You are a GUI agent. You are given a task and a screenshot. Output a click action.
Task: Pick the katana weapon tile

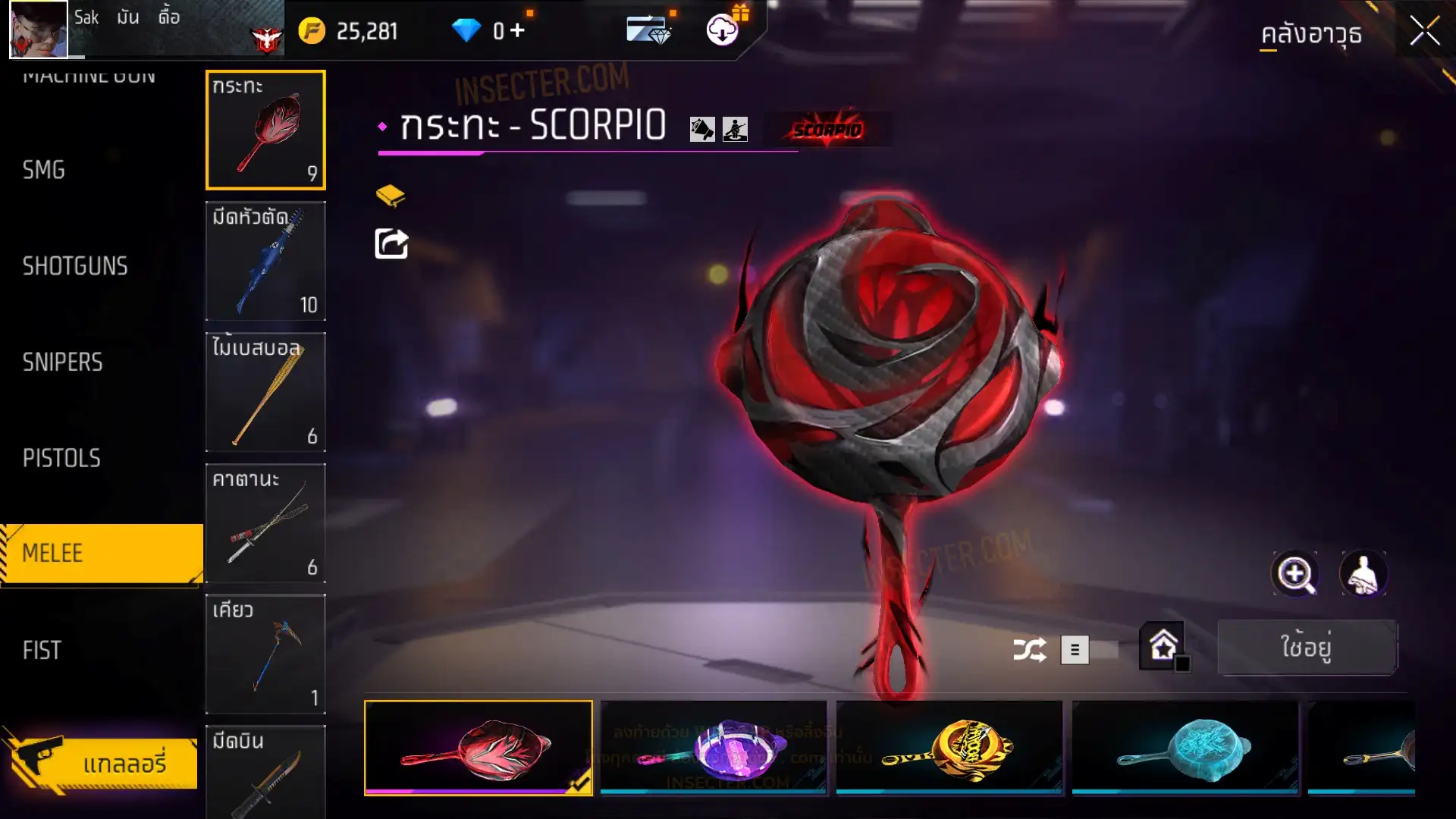click(x=265, y=523)
